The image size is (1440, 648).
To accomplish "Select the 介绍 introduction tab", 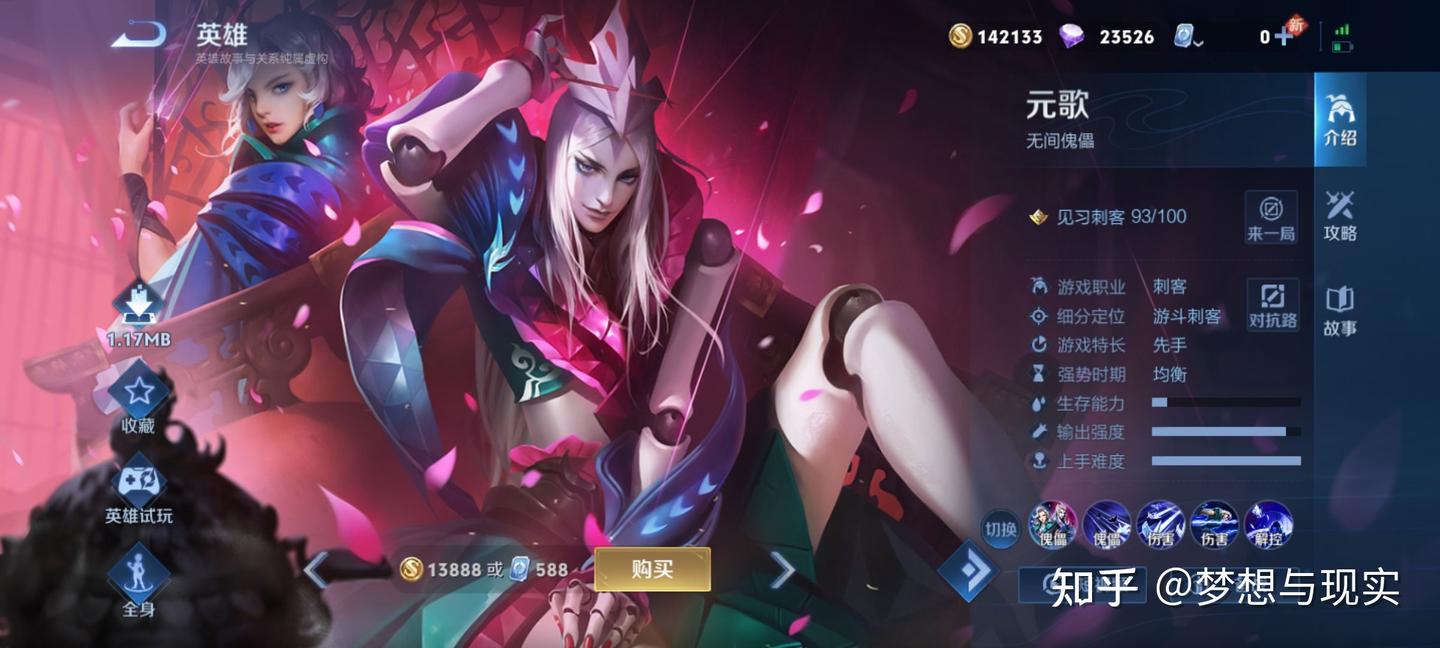I will coord(1340,119).
